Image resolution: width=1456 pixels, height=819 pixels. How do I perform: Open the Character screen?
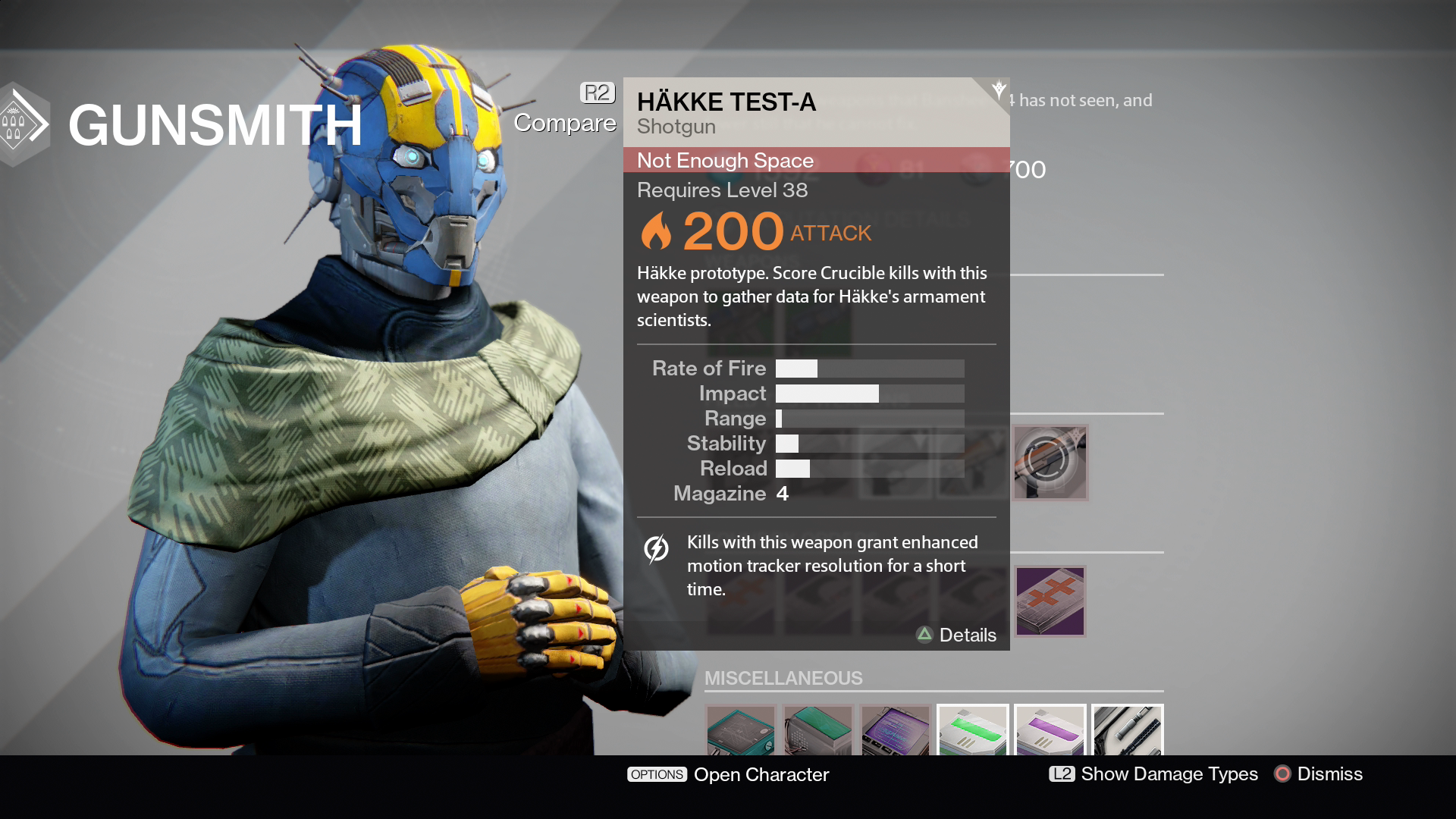click(728, 774)
